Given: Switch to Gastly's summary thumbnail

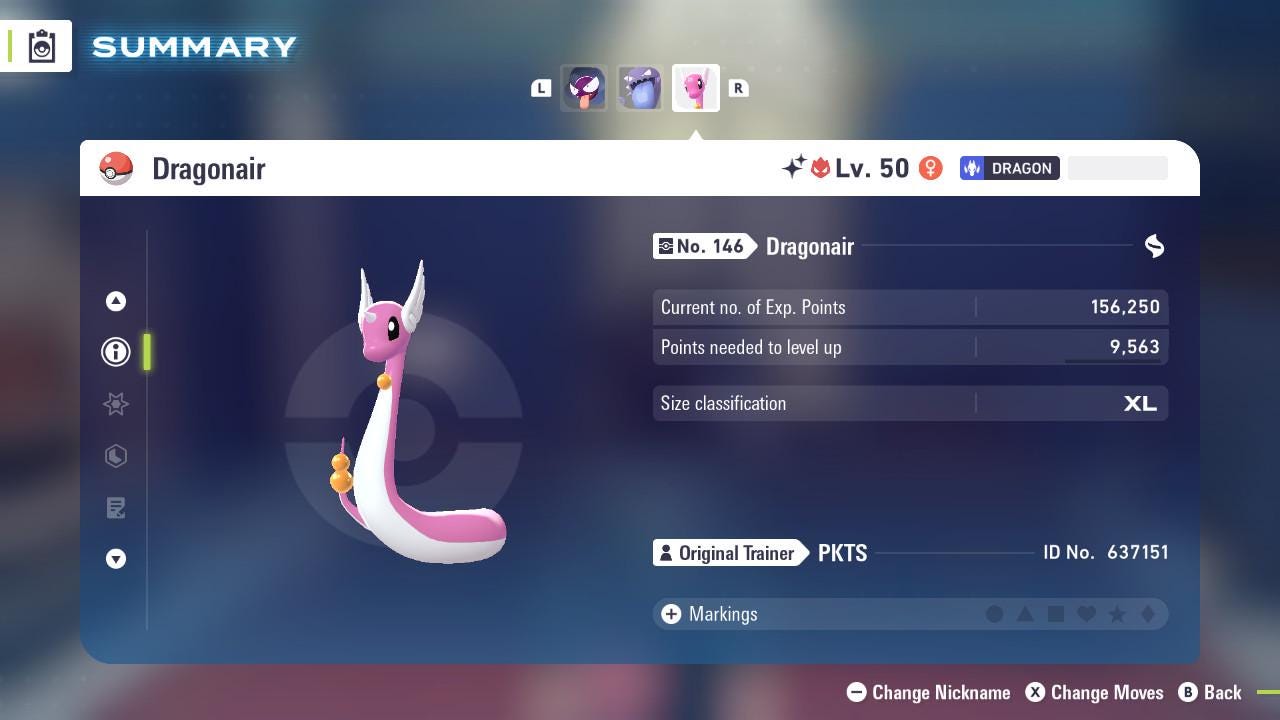Looking at the screenshot, I should pos(584,88).
